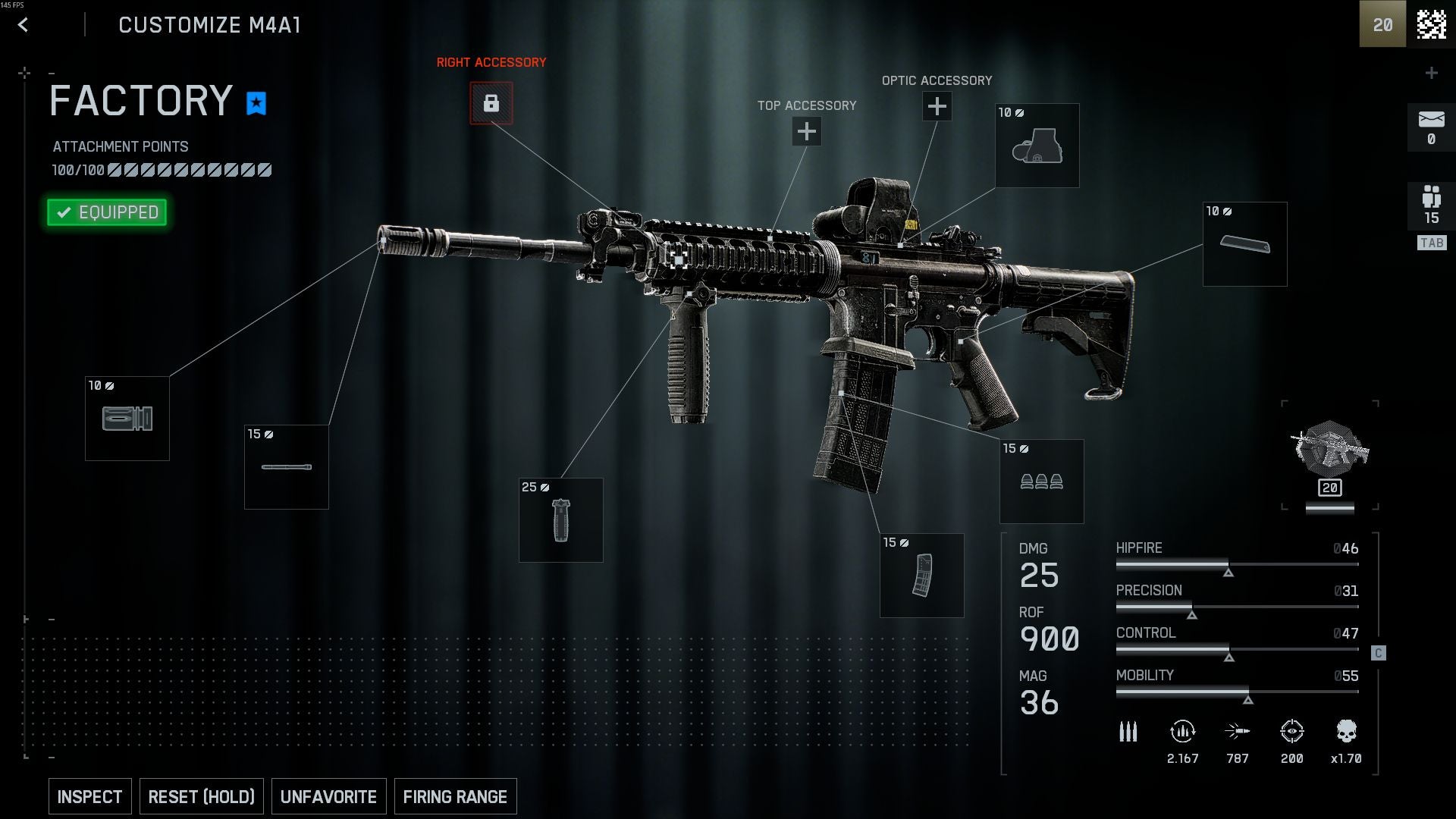Open the stock pad attachment slot
Screen dimensions: 1456x819
[x=1244, y=244]
